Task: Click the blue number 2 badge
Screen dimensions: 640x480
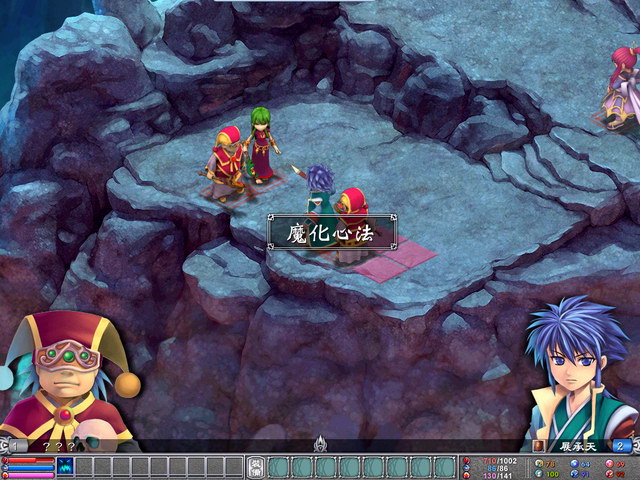Action: coord(622,446)
